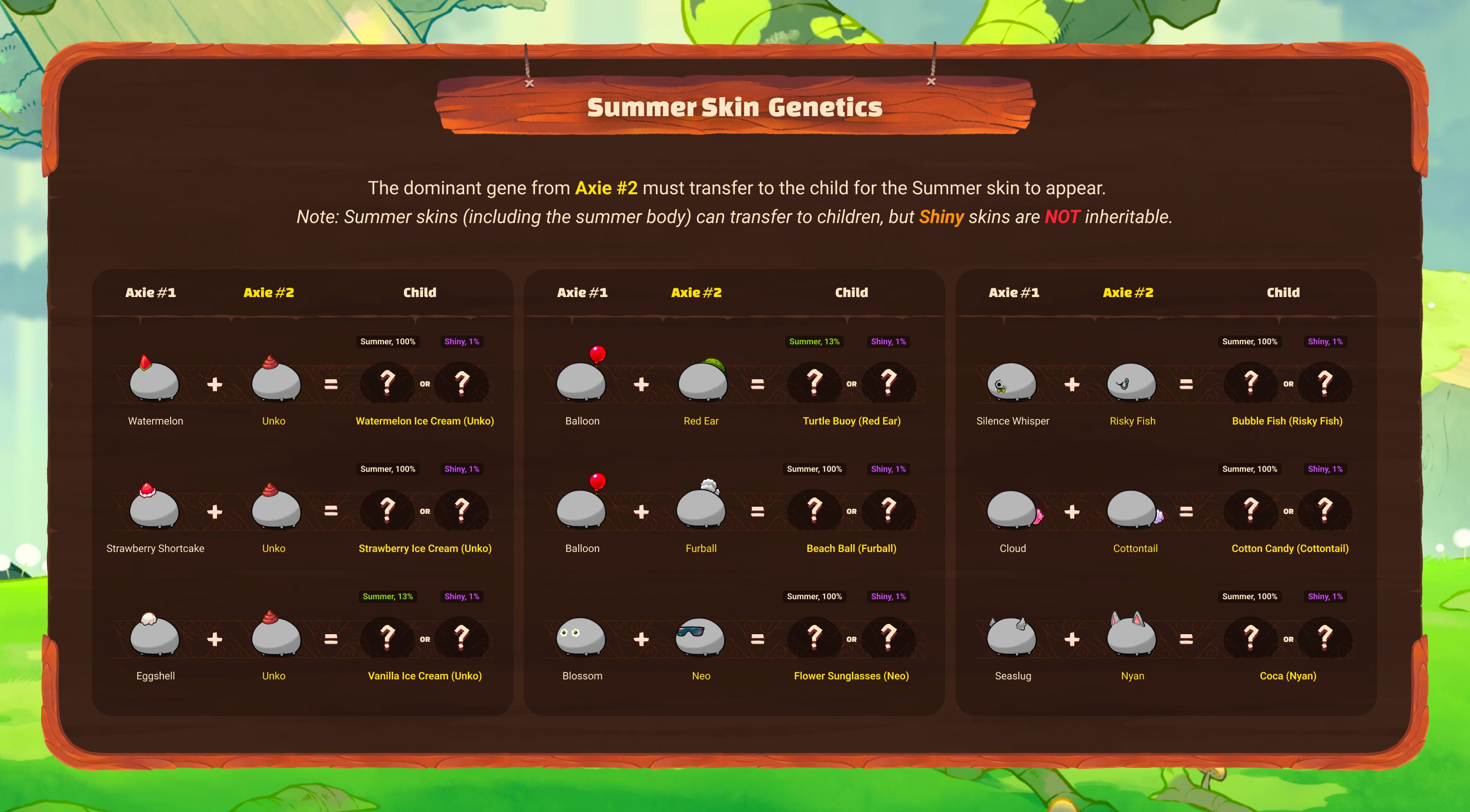The height and width of the screenshot is (812, 1470).
Task: Select the Nyan axie icon
Action: 1133,637
